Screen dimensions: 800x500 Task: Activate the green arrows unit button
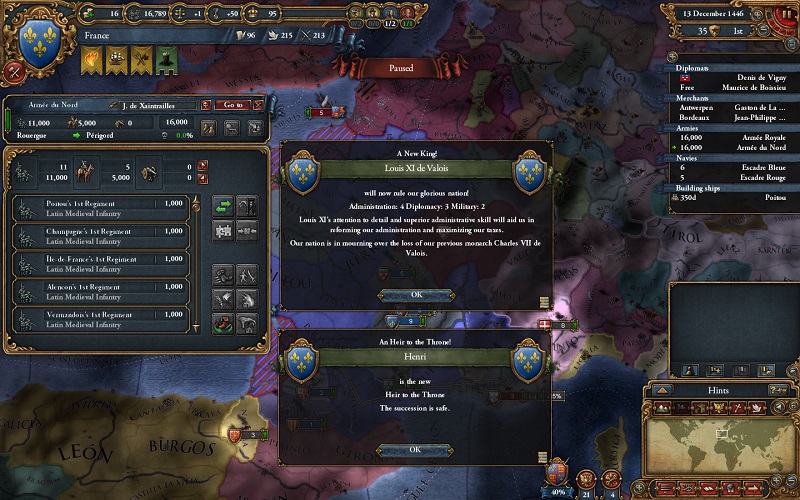point(222,206)
